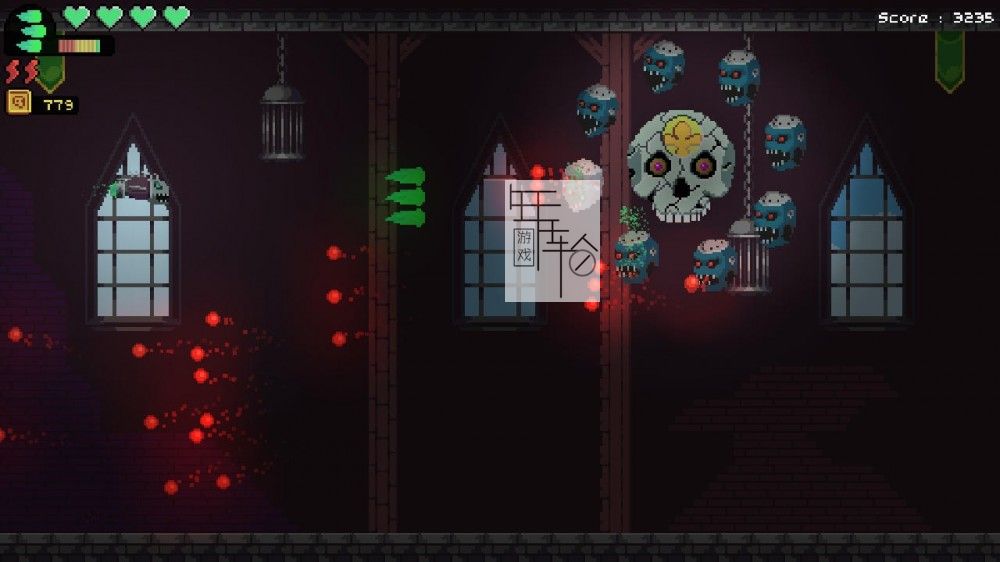The height and width of the screenshot is (562, 1000).
Task: Click the gold skull coin icon
Action: pyautogui.click(x=19, y=102)
